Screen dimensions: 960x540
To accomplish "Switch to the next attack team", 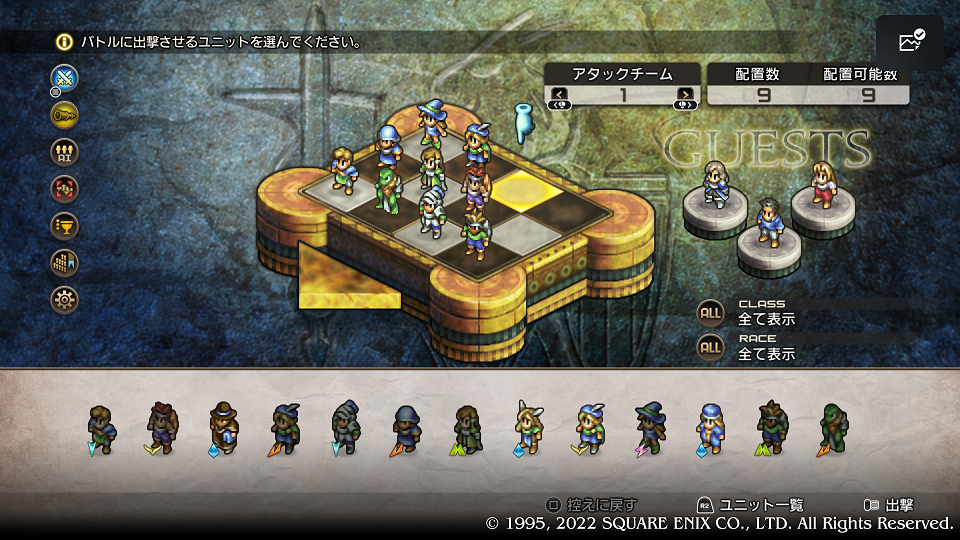I will pos(685,96).
